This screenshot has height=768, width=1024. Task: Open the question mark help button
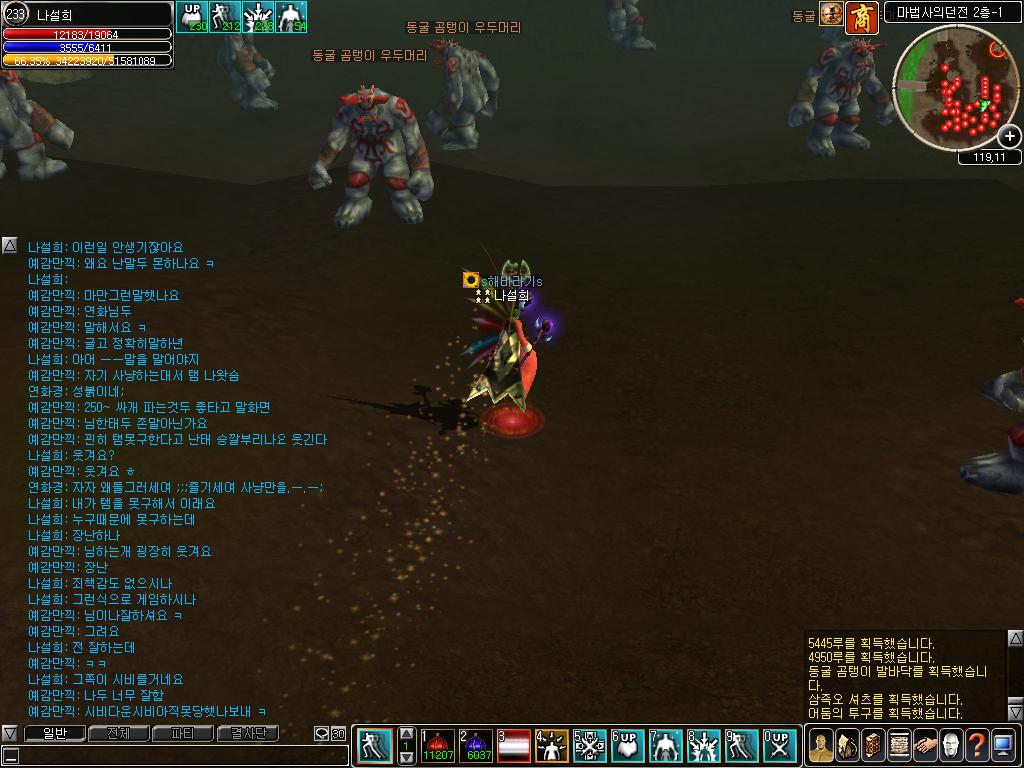tap(977, 745)
